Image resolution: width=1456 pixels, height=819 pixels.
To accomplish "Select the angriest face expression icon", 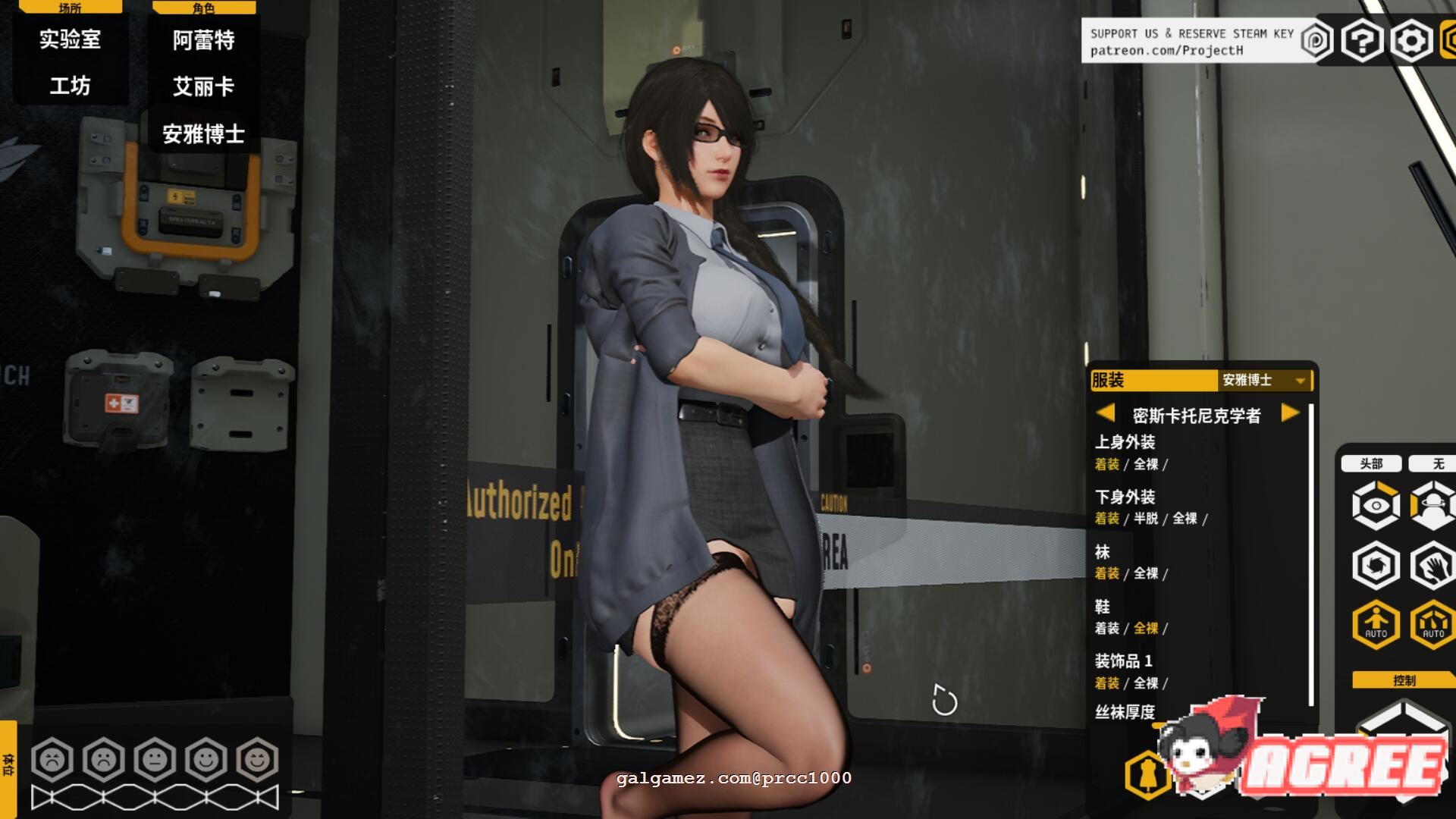I will tap(52, 759).
